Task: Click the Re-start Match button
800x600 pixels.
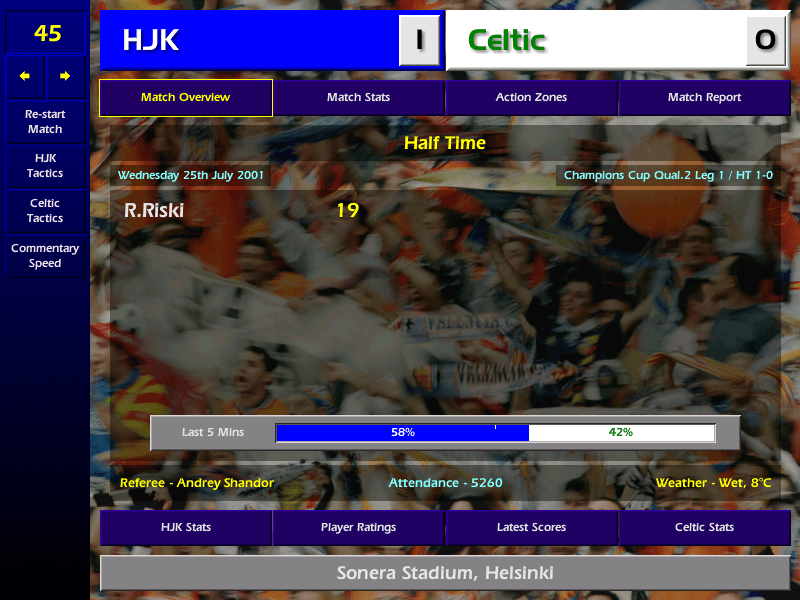Action: (45, 122)
